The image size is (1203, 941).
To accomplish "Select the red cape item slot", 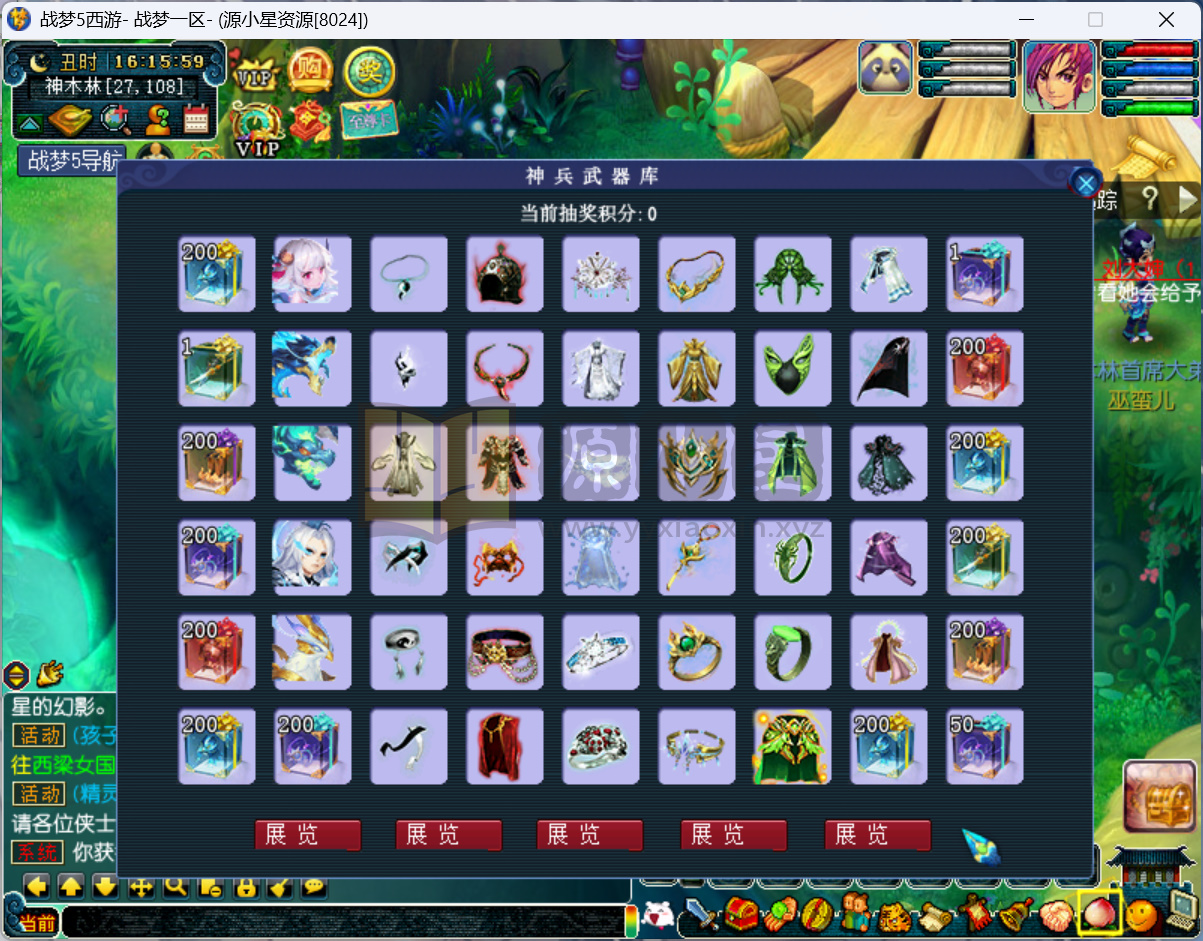I will 505,746.
